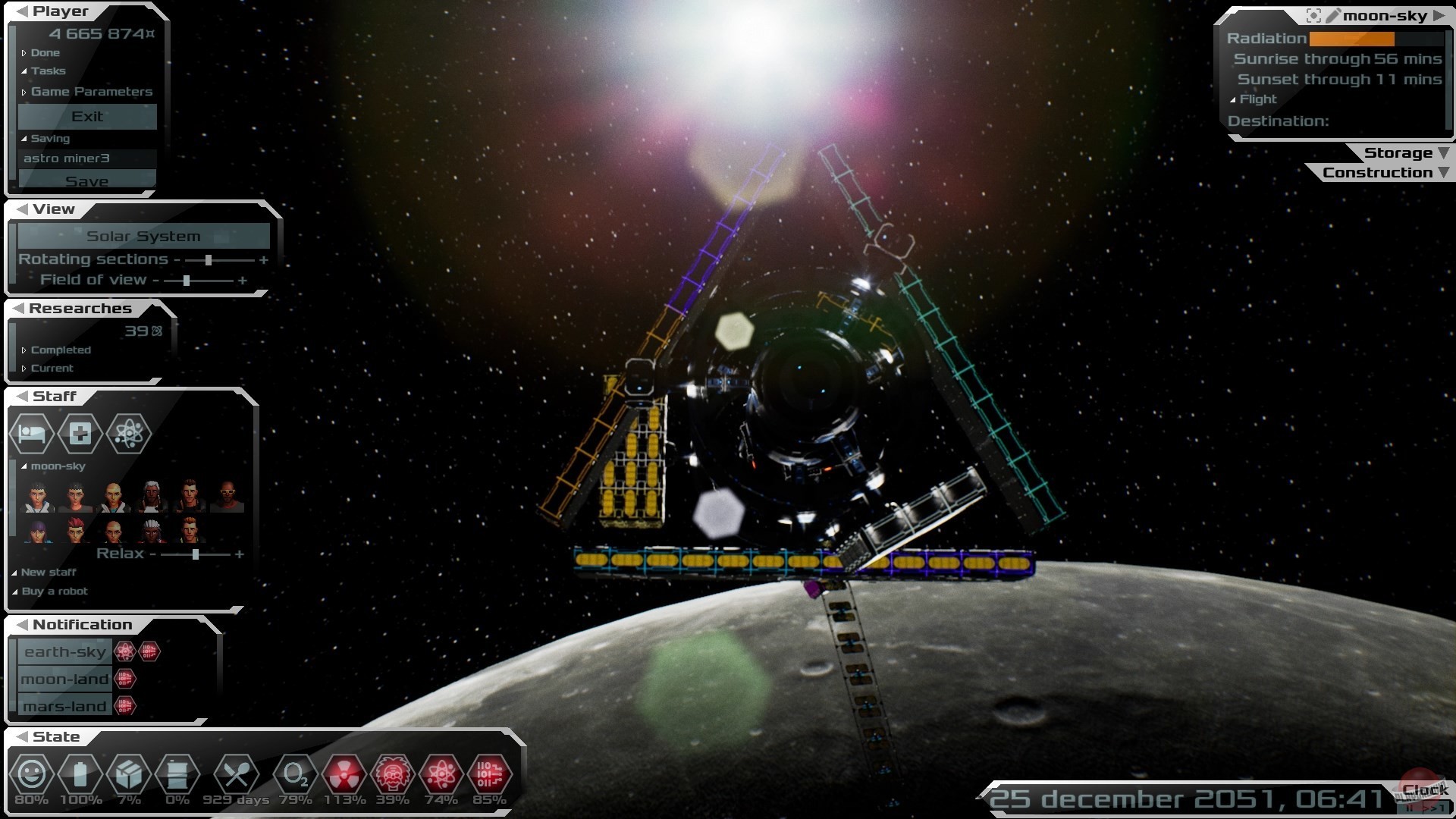Image resolution: width=1456 pixels, height=819 pixels.
Task: Select the smiley mood status icon
Action: click(x=32, y=775)
